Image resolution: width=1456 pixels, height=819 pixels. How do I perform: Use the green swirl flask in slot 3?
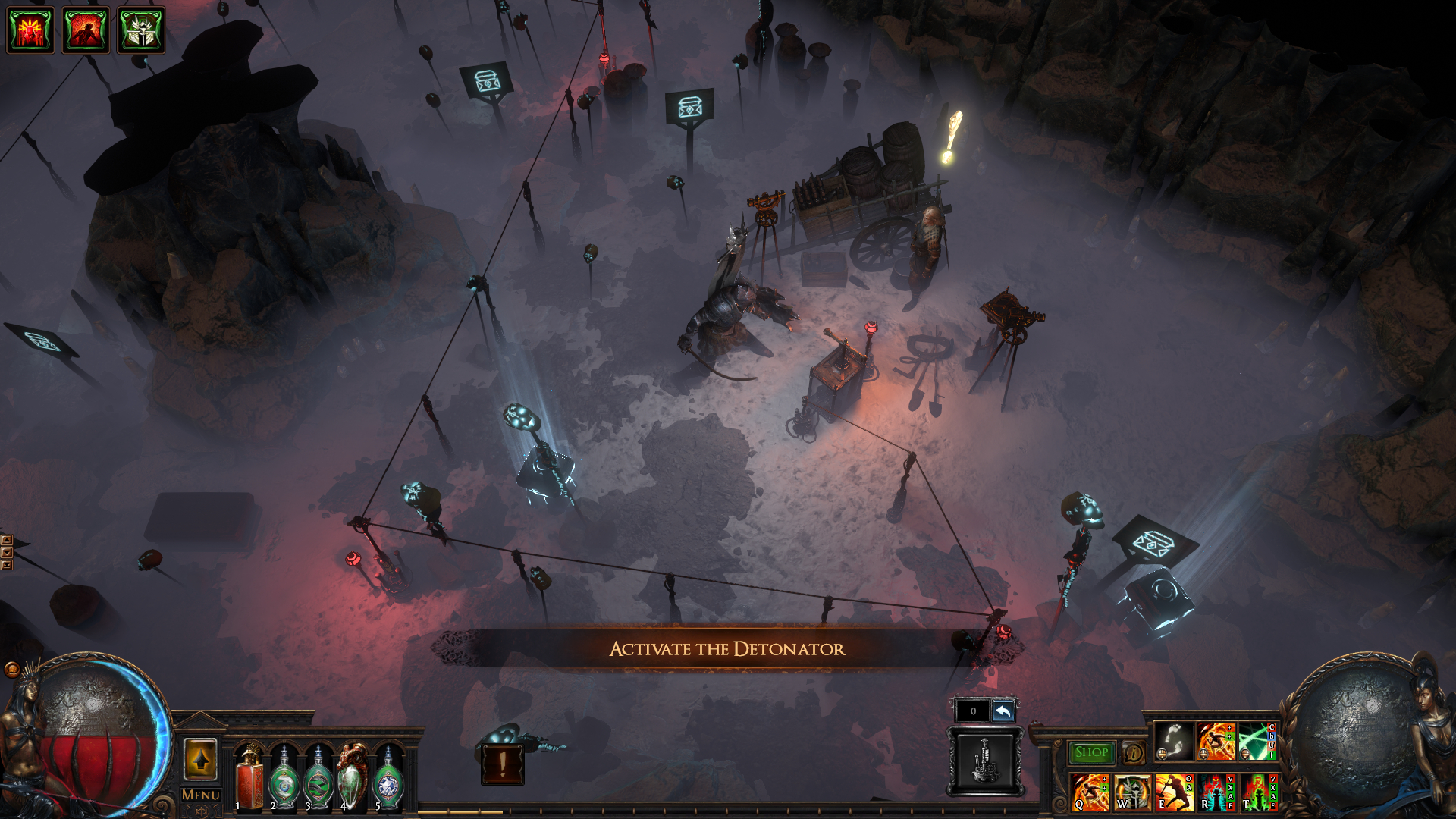click(x=318, y=777)
